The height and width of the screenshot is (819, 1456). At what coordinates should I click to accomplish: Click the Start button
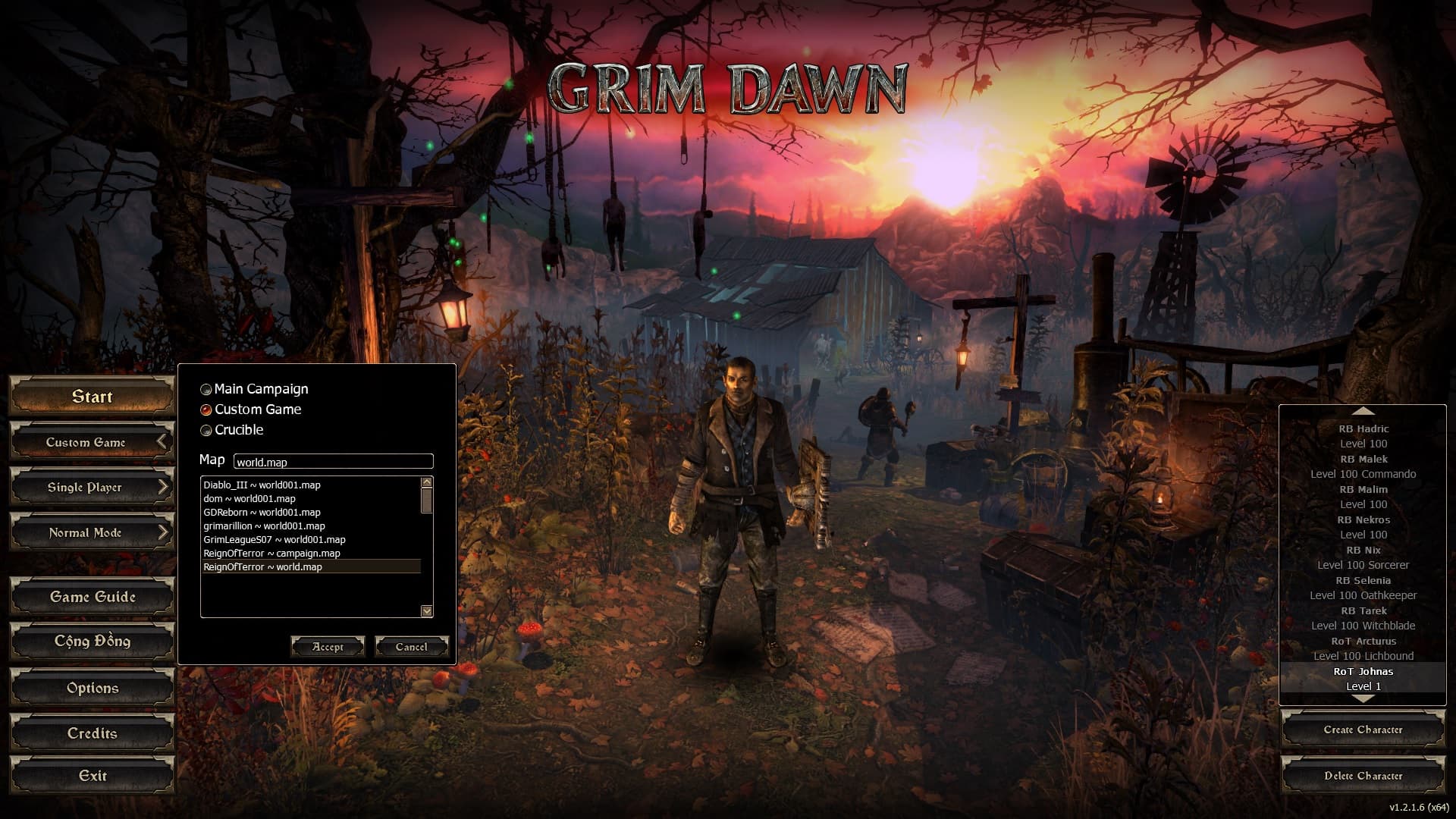point(92,397)
